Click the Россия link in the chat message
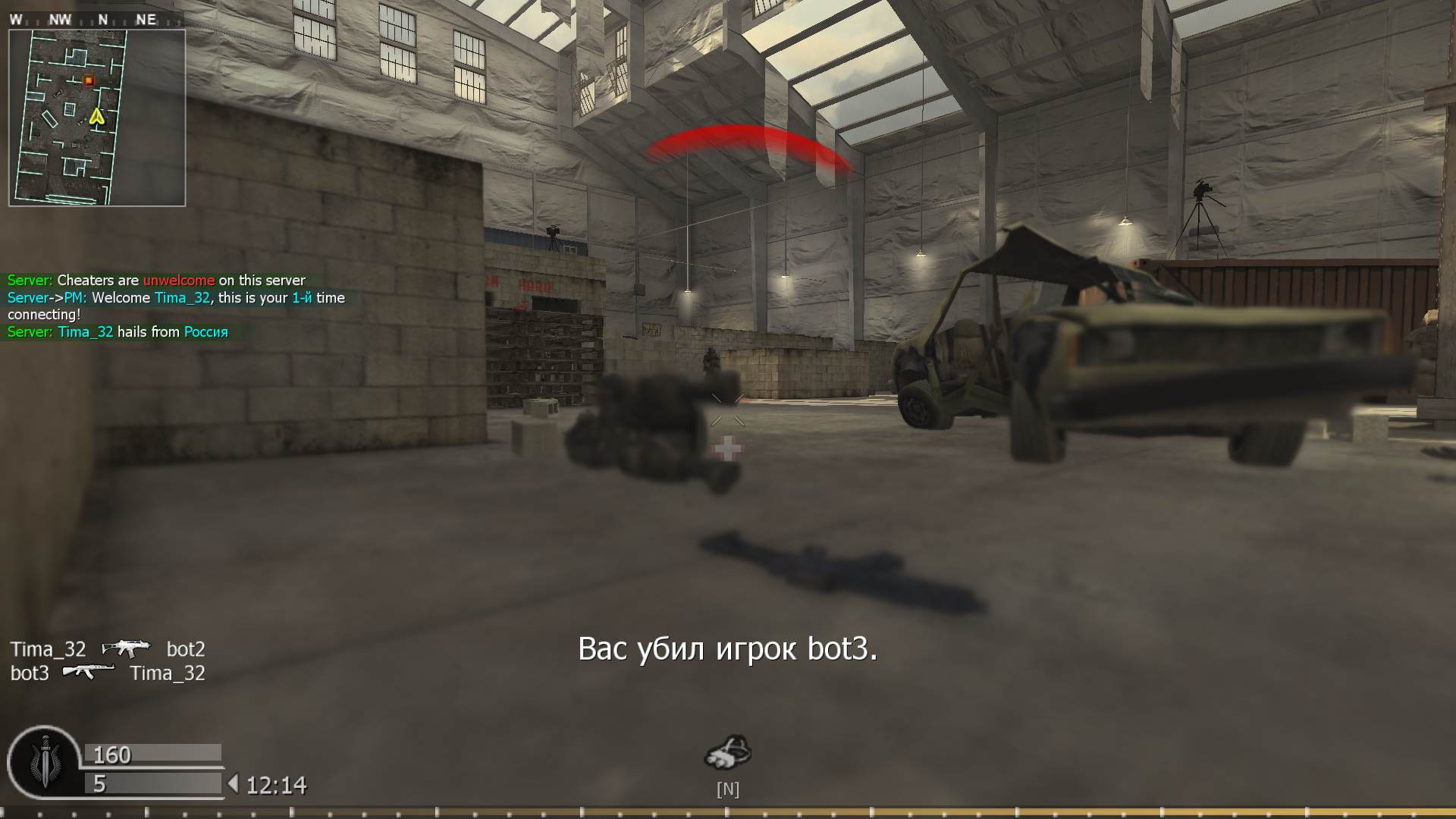 pos(206,332)
